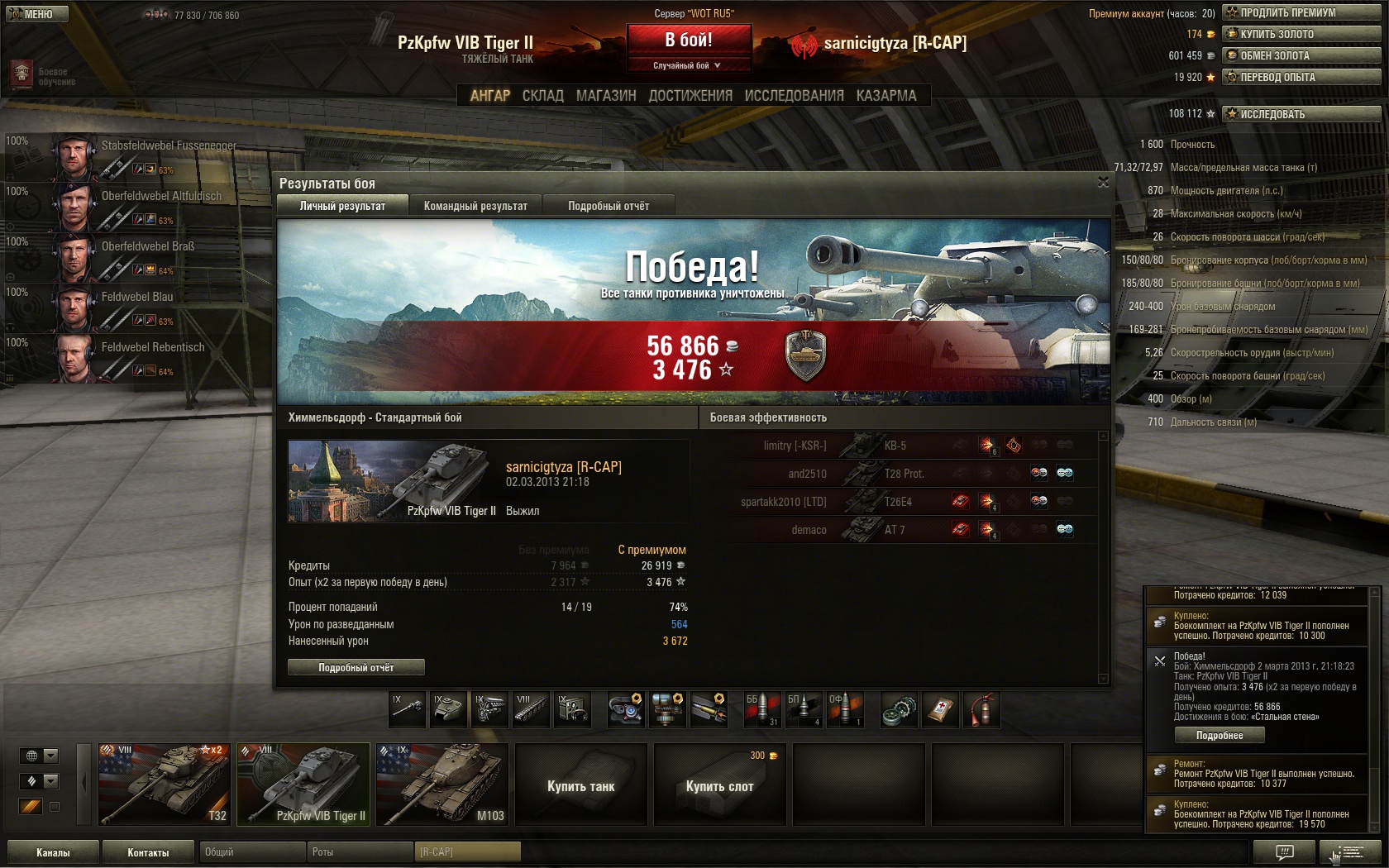The width and height of the screenshot is (1389, 868).
Task: Click Купить танк slot
Action: 580,785
